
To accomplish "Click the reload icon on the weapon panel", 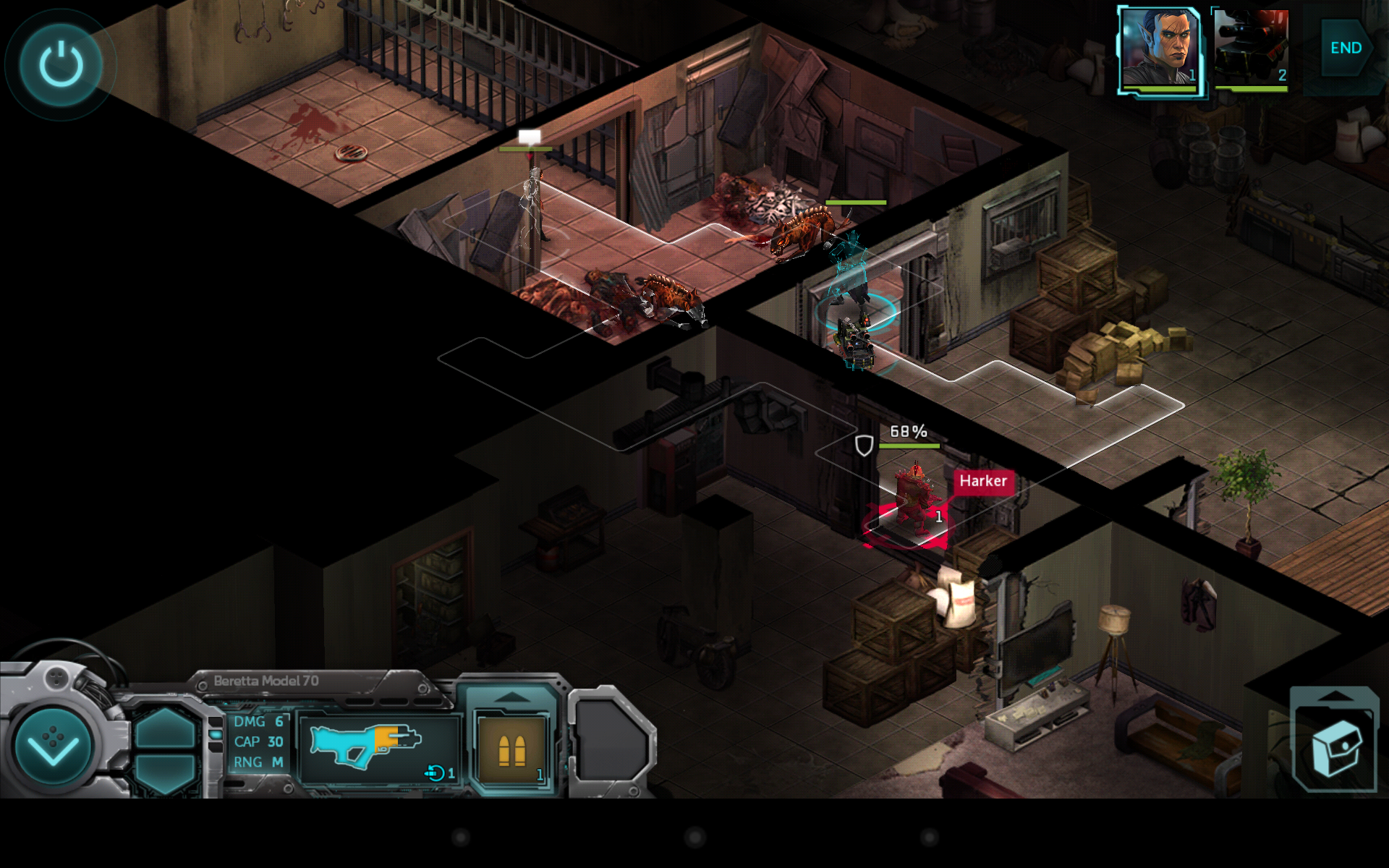I will click(436, 773).
